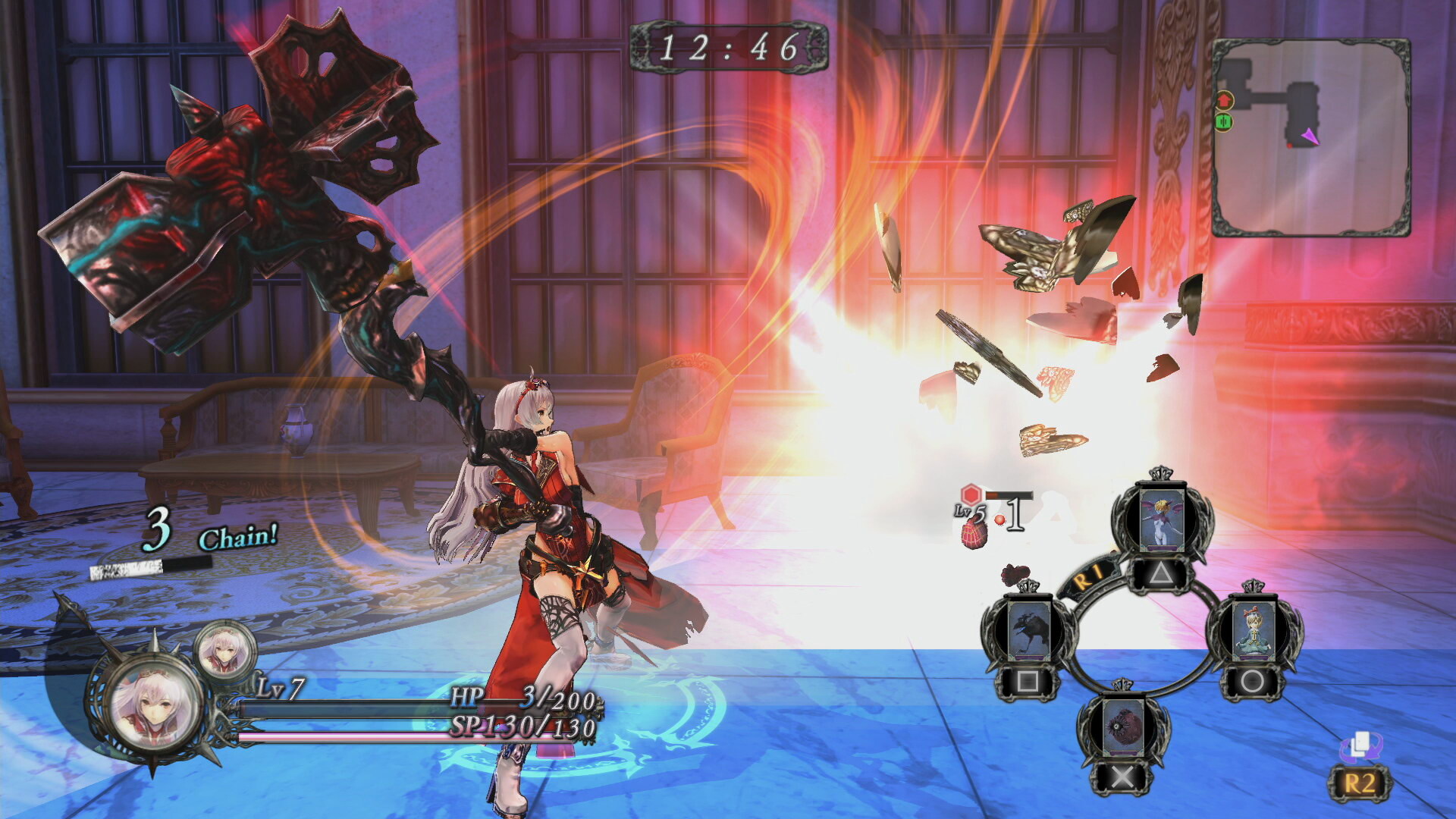The image size is (1456, 819).
Task: Click the home marker on the minimap
Action: pyautogui.click(x=1225, y=100)
